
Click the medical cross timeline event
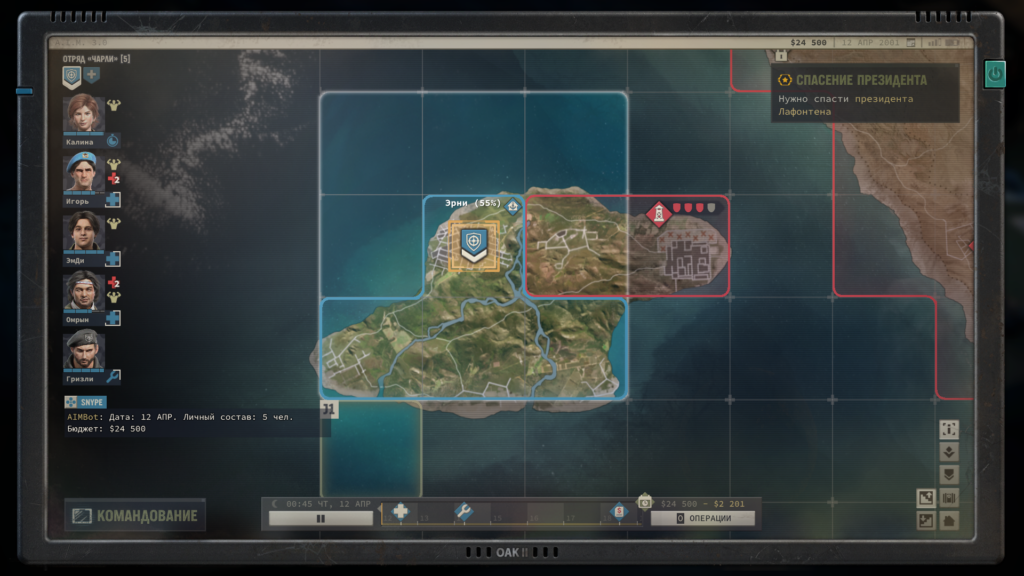coord(401,512)
